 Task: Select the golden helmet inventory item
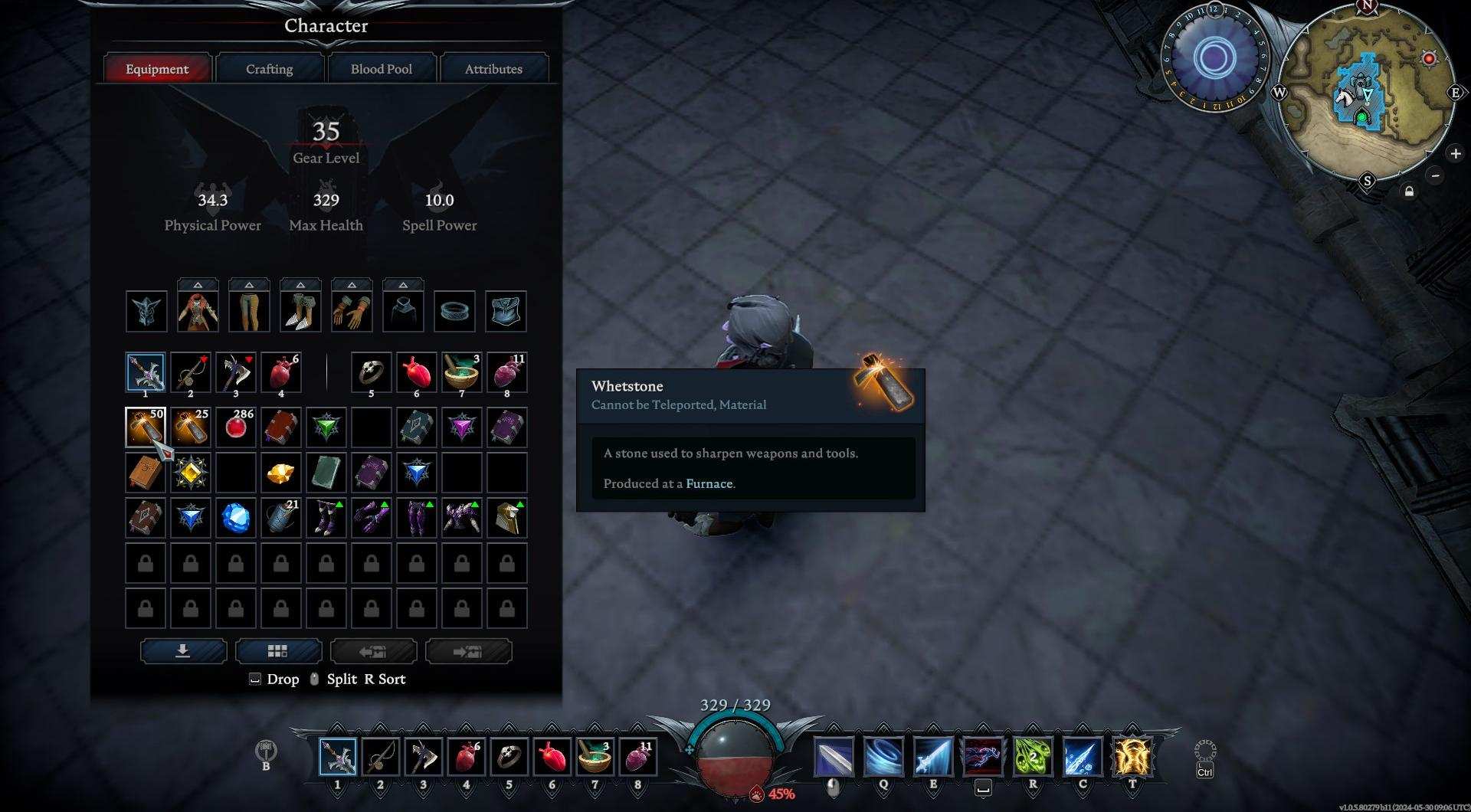tap(506, 519)
